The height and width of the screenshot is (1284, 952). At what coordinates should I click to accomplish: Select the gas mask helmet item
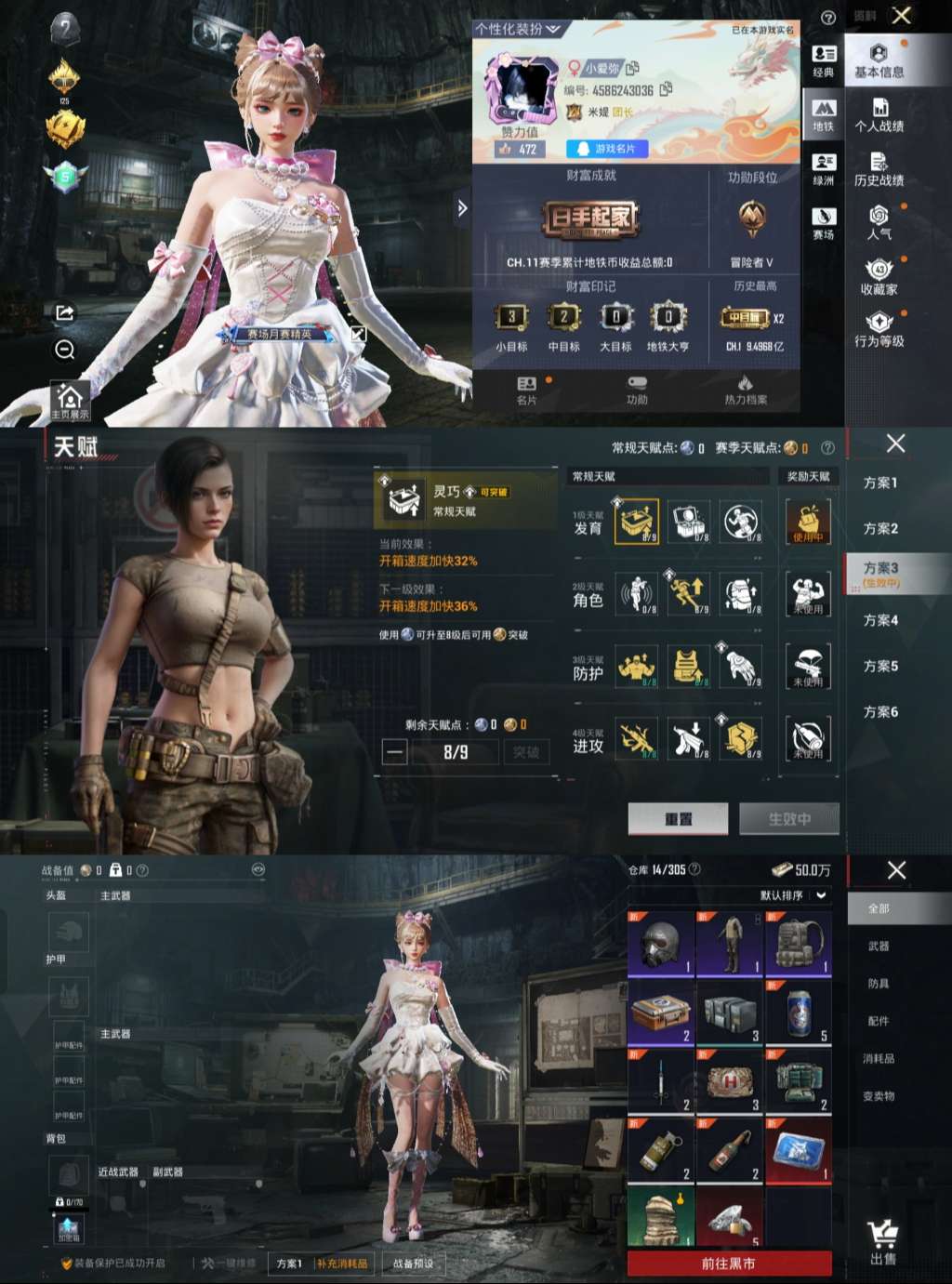661,944
